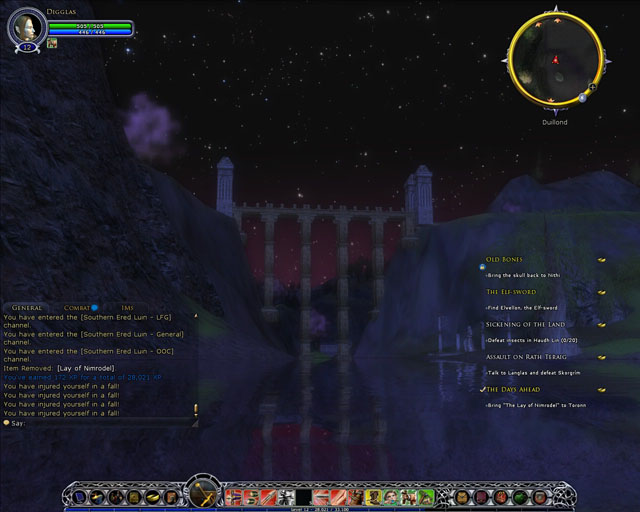Click the yellow exclamation alert icon

(195, 408)
